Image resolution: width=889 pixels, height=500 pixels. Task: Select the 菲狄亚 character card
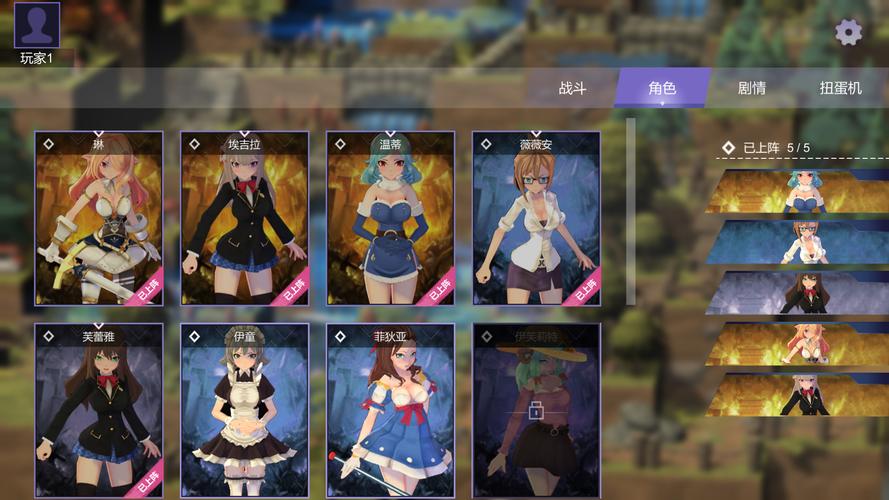point(390,410)
